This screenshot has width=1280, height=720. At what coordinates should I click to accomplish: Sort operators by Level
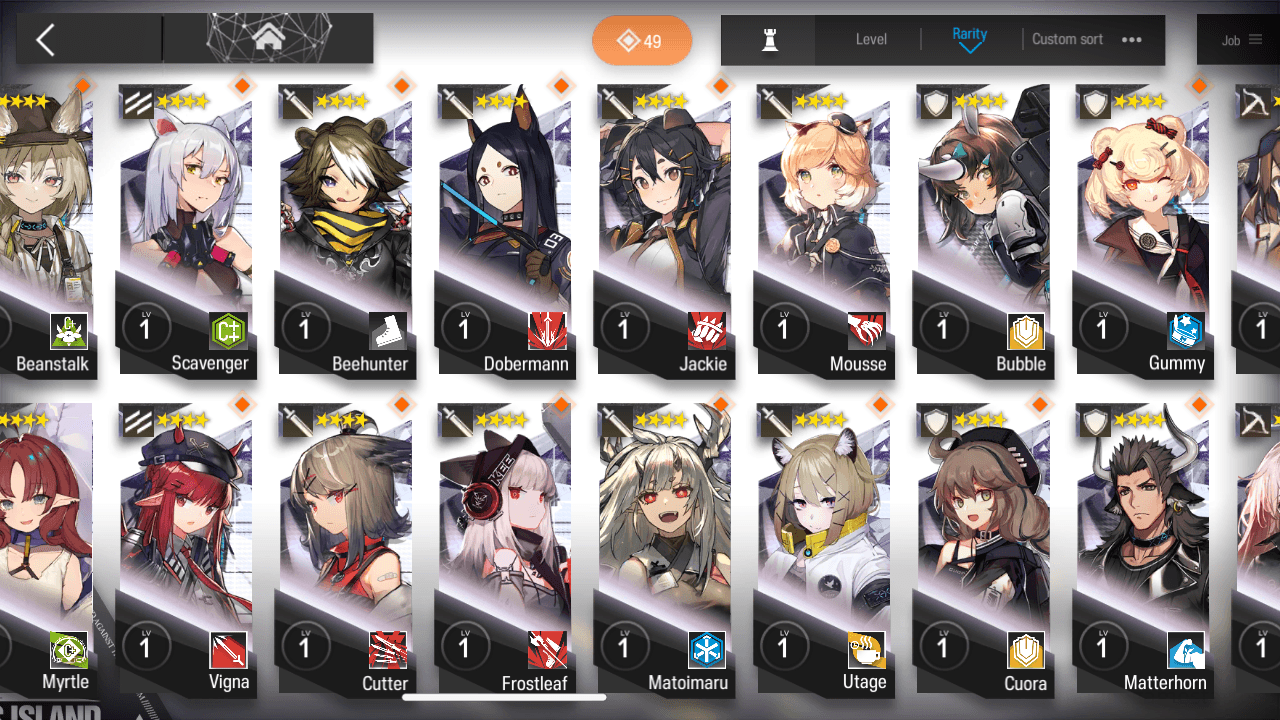(x=871, y=40)
